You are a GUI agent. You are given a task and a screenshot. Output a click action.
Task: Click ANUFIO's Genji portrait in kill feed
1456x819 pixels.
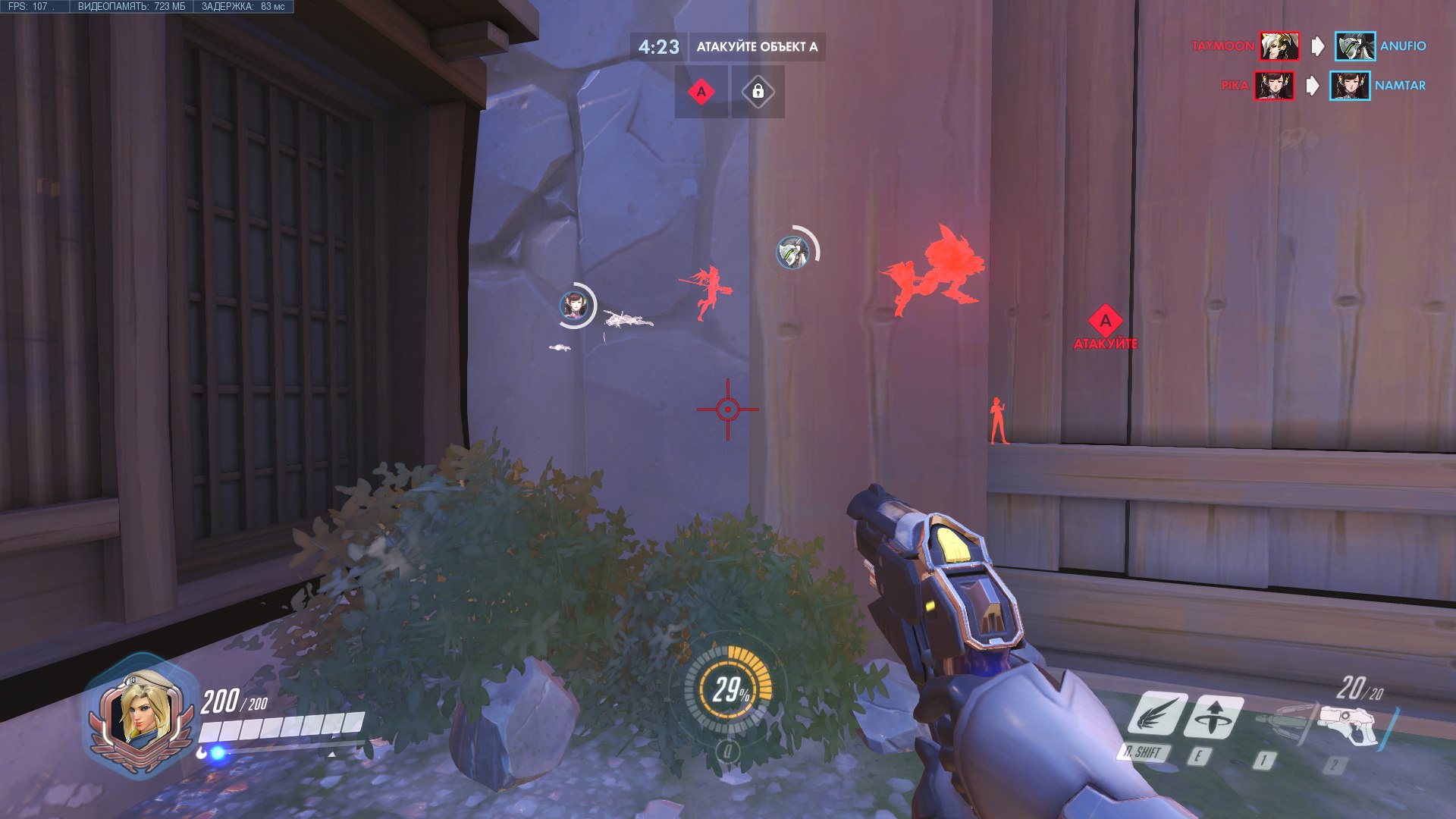1354,46
